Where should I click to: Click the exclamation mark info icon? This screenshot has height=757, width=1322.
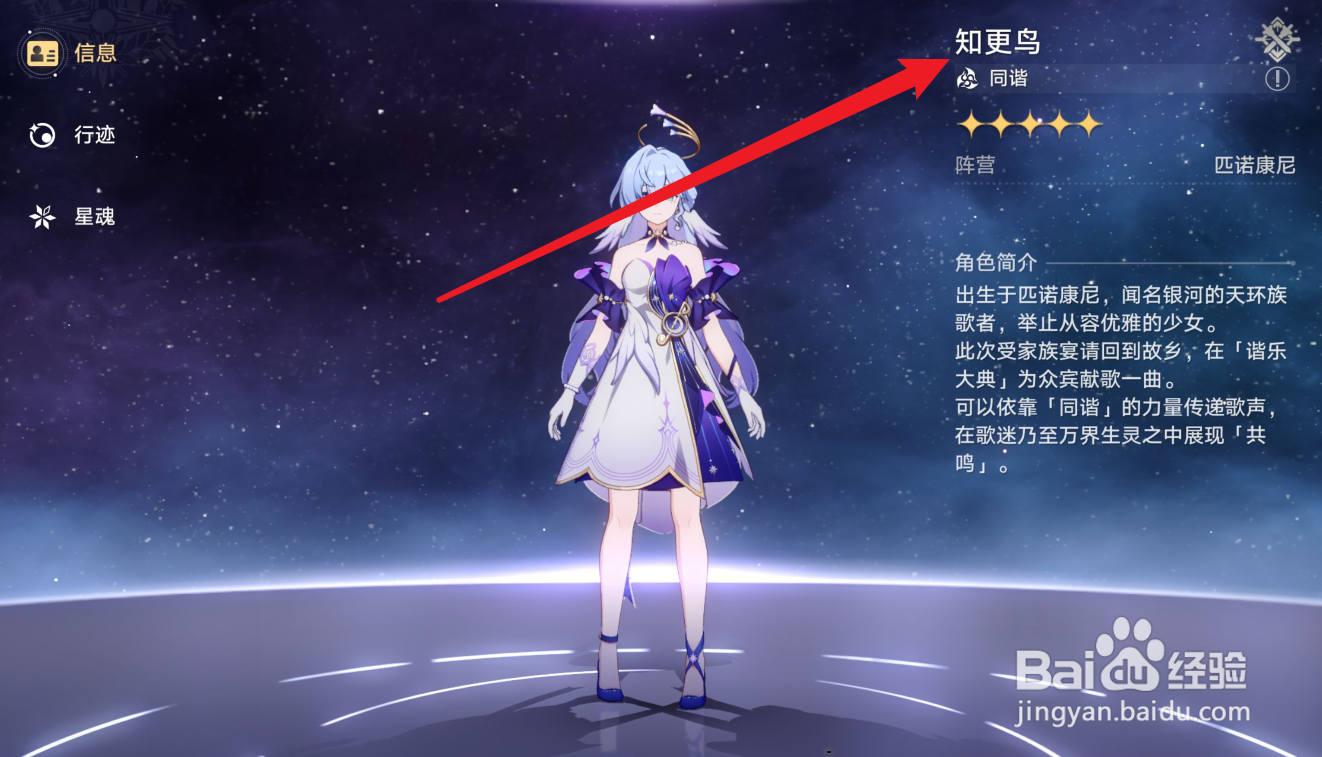1278,78
